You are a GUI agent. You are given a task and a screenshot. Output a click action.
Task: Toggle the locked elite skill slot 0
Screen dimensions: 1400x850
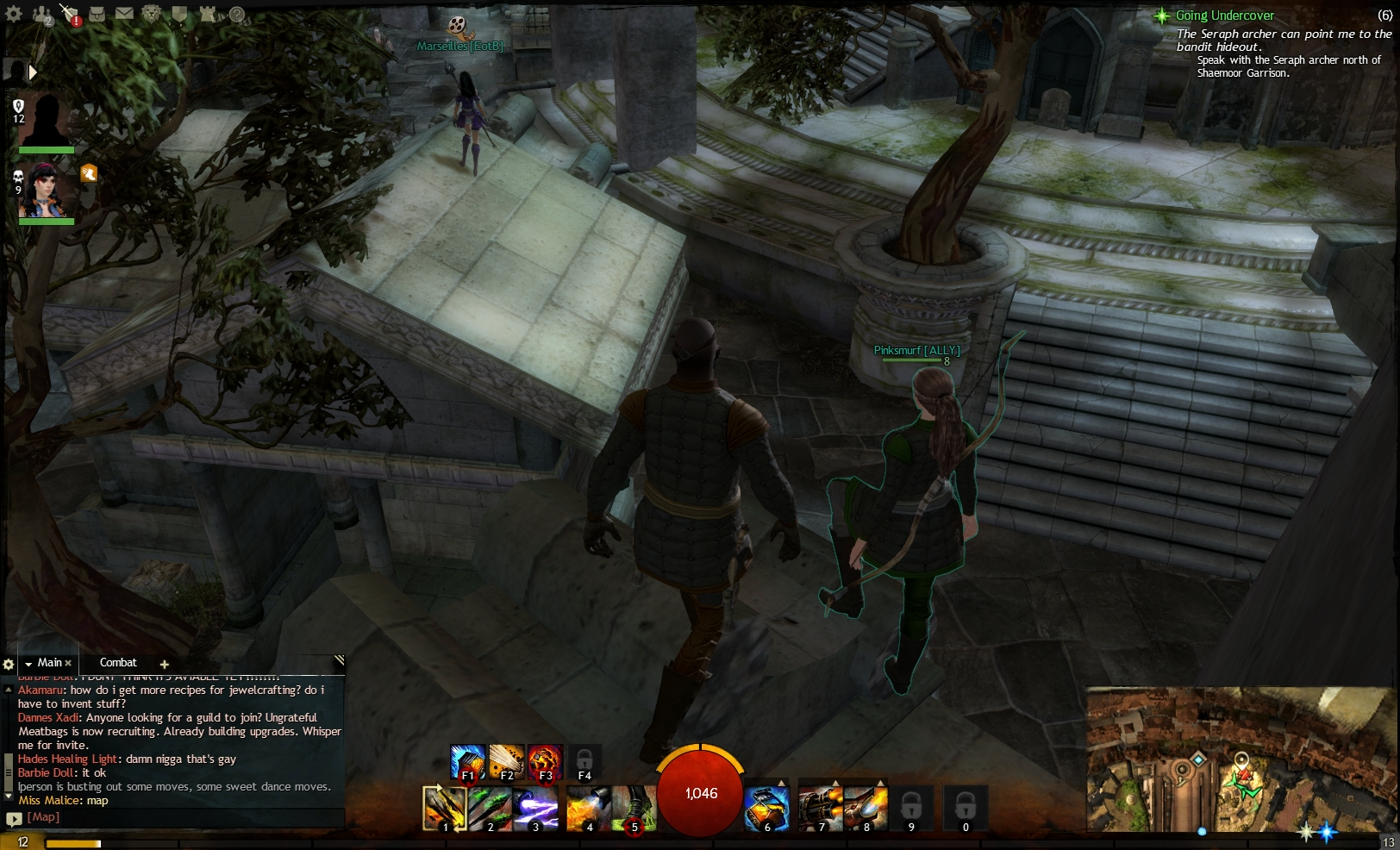tap(966, 809)
